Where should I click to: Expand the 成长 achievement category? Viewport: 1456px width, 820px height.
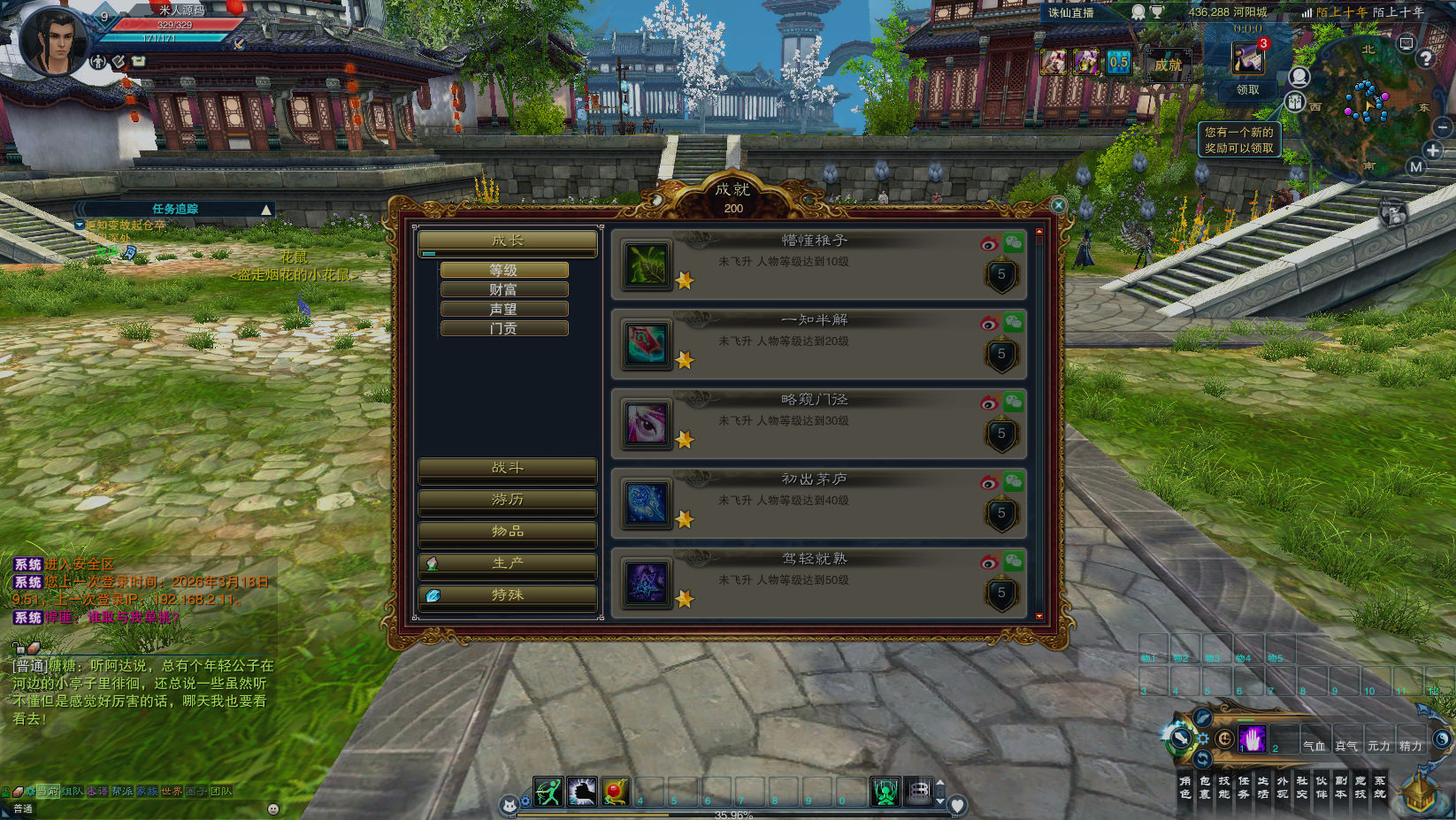tap(507, 241)
